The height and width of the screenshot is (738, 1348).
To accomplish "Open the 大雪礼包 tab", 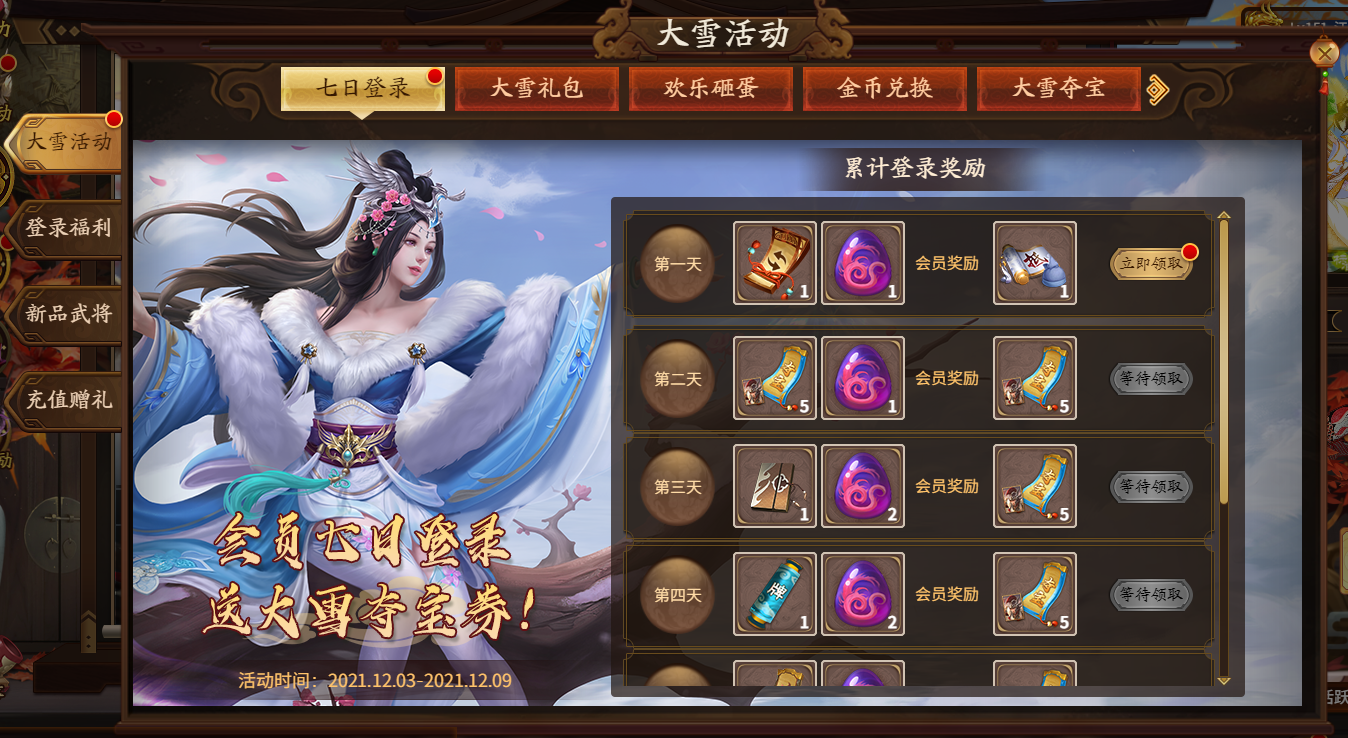I will click(537, 89).
